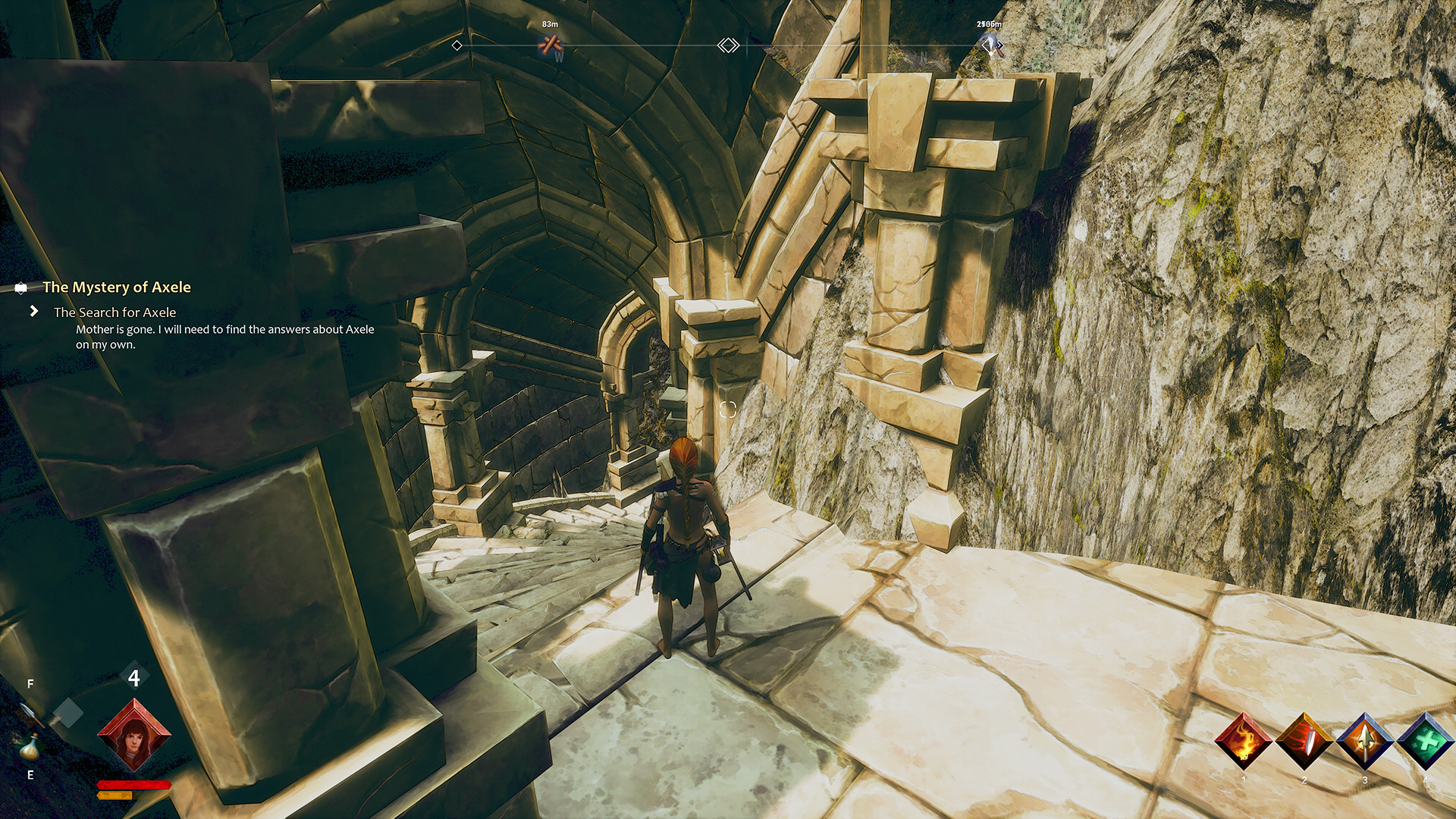Select The Search for Axele objective
1456x819 pixels.
(x=115, y=312)
